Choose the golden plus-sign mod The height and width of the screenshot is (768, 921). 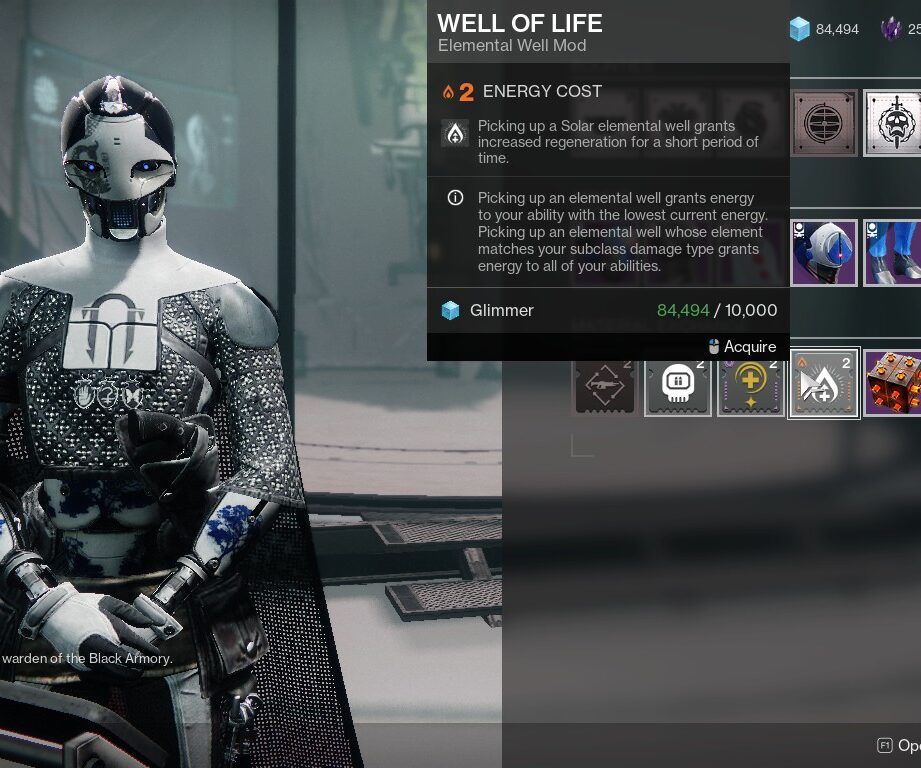coord(751,384)
